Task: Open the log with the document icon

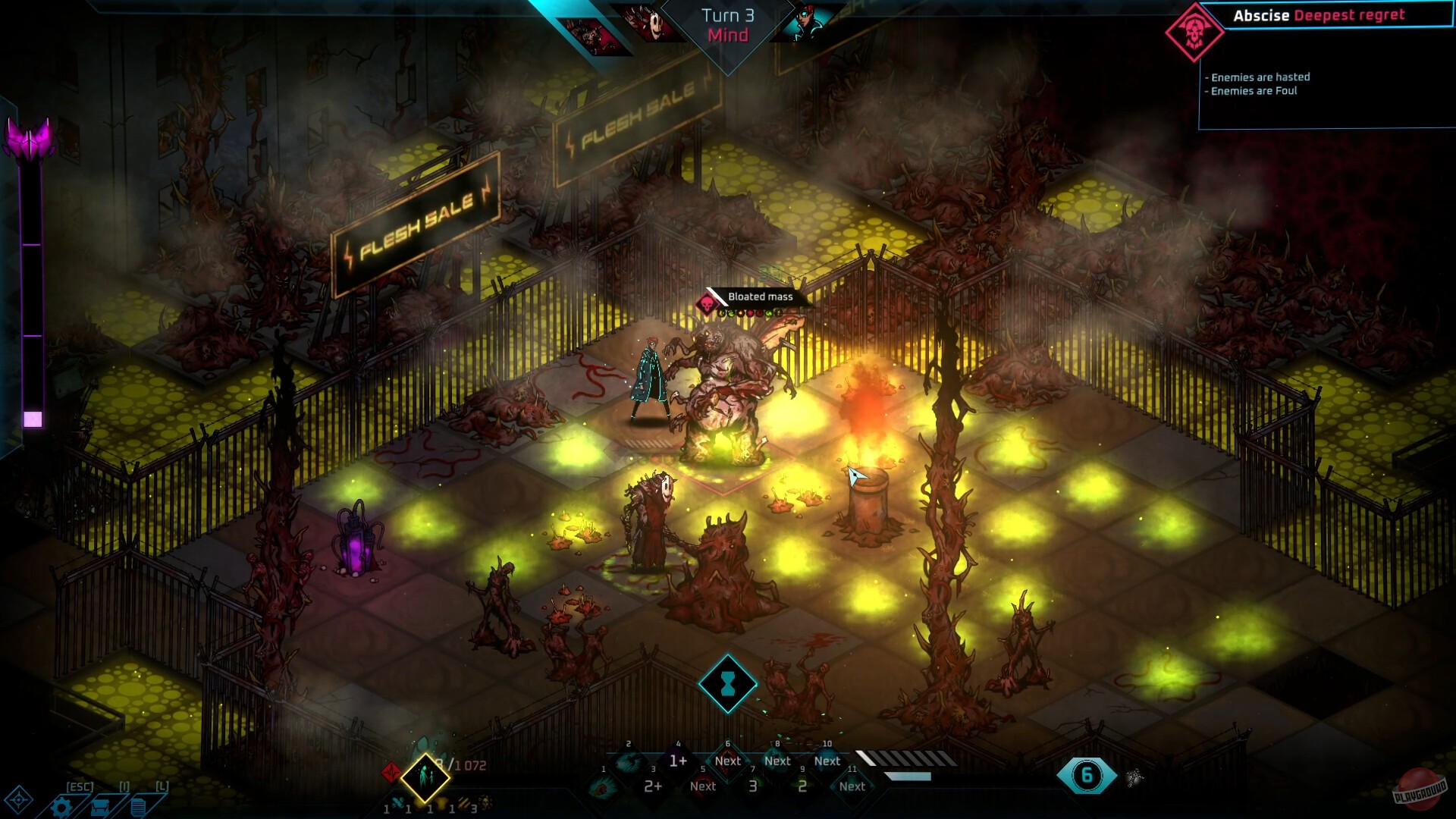Action: pos(138,805)
